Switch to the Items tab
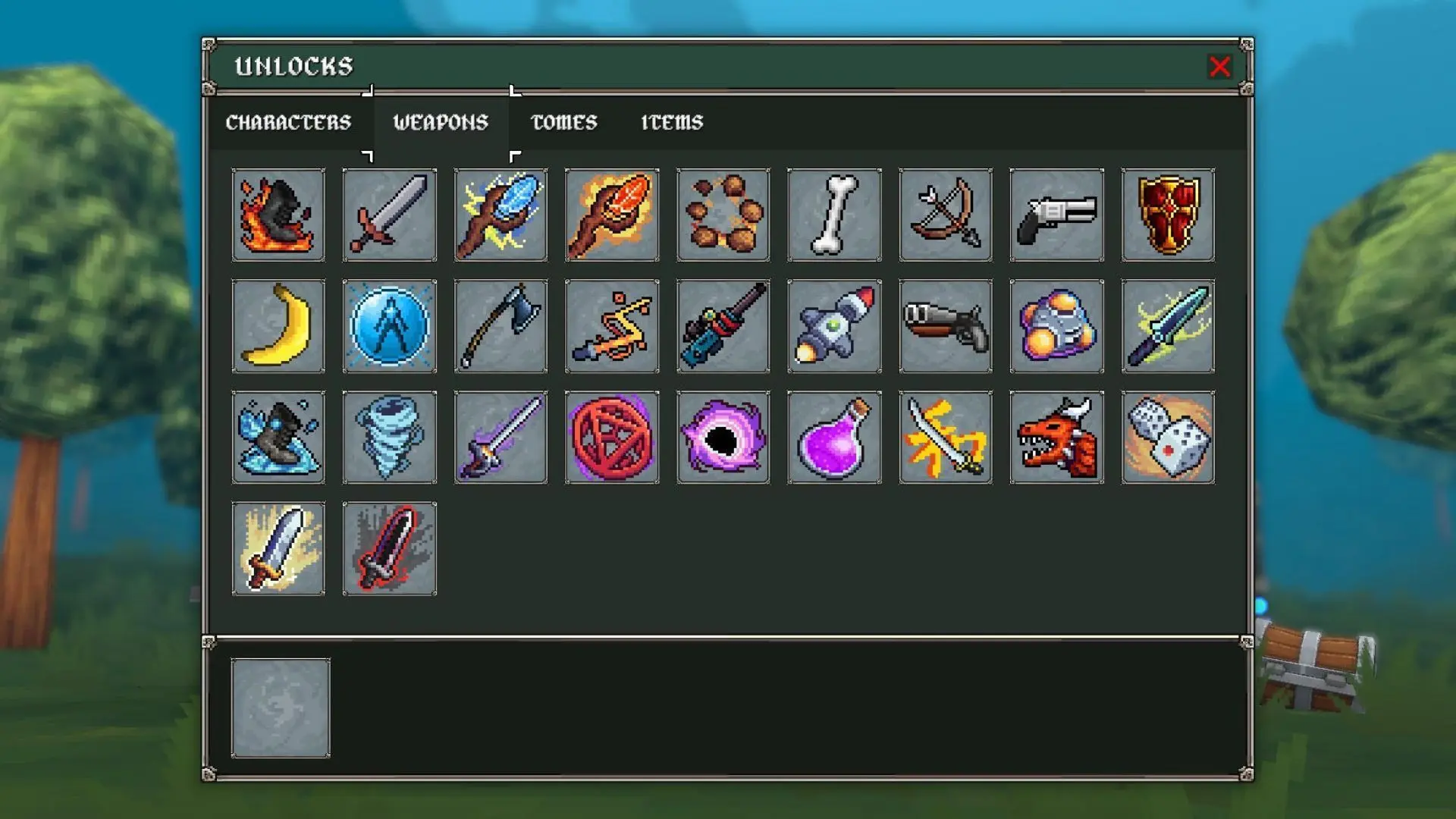 (670, 121)
